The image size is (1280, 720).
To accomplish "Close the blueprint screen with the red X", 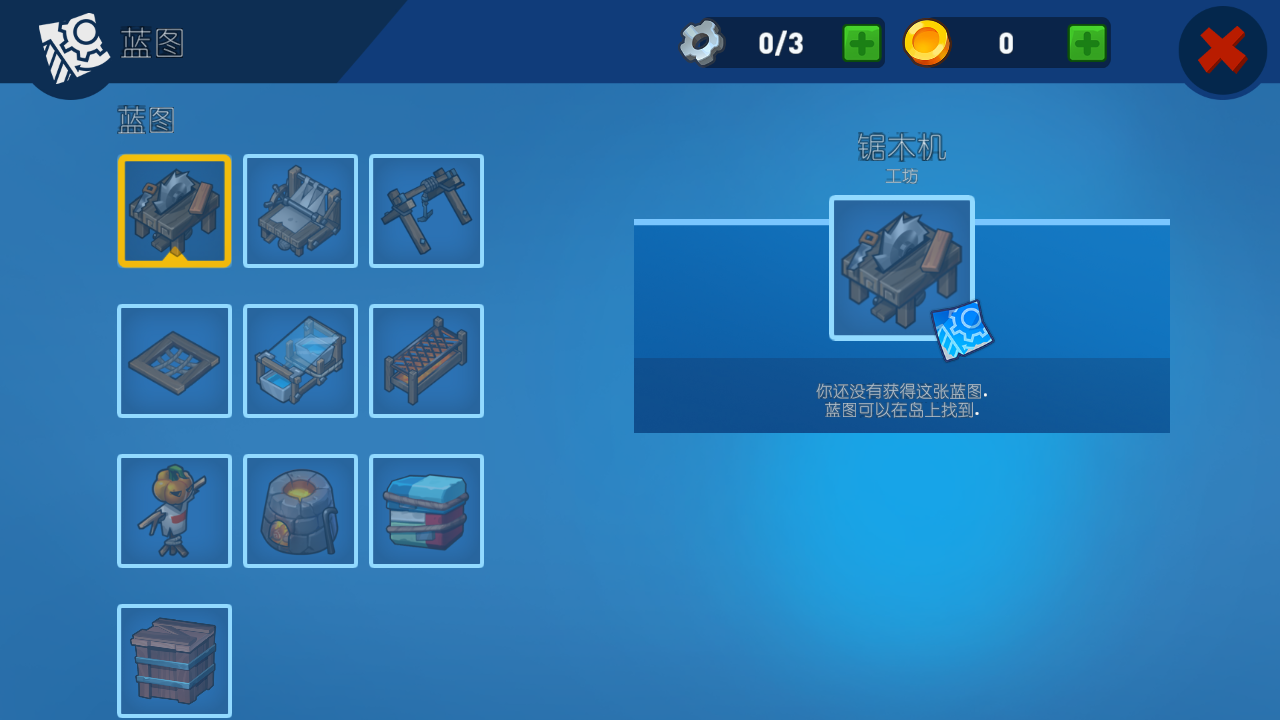I will [1222, 50].
